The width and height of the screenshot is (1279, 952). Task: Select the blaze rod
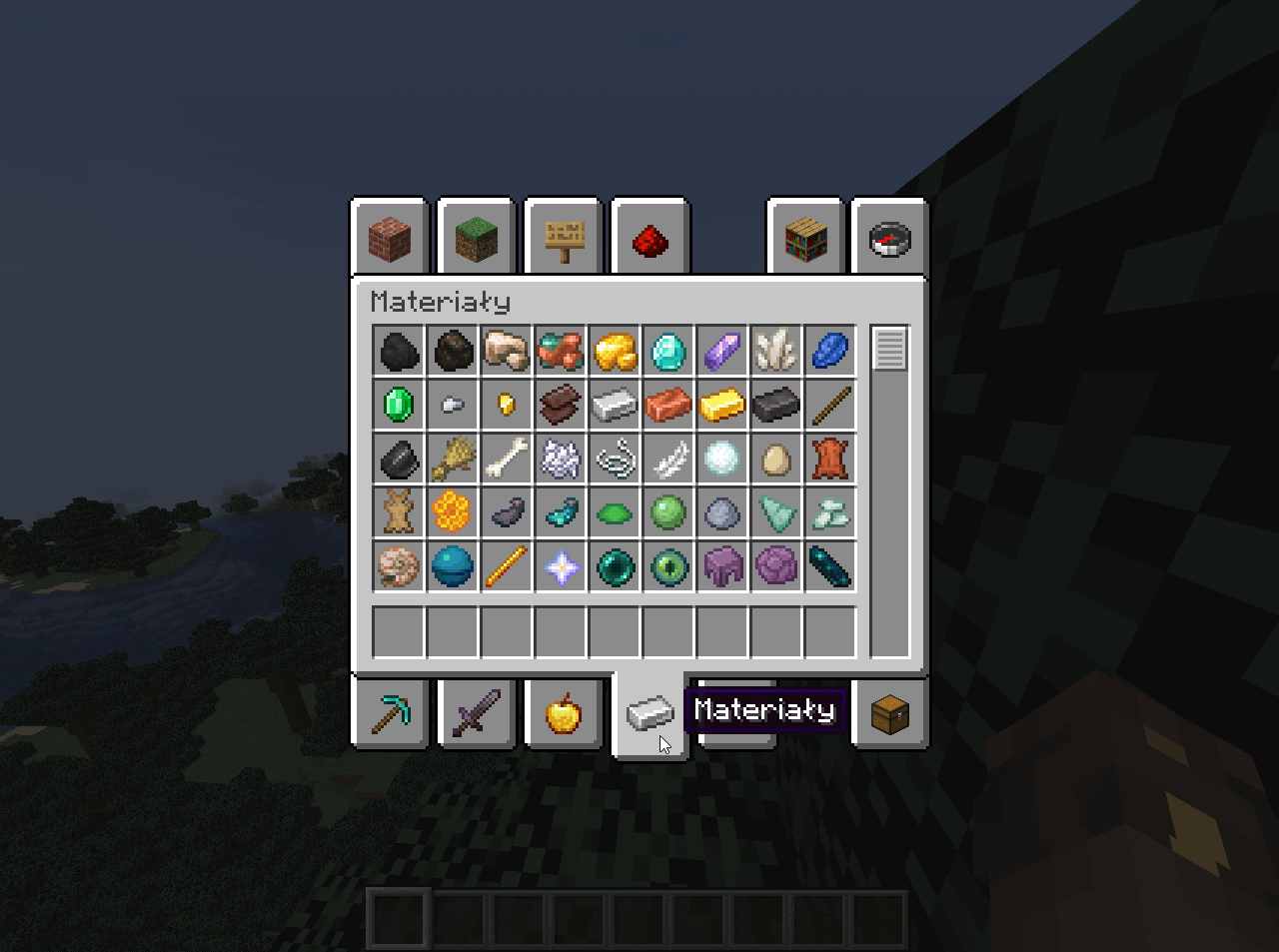(x=507, y=566)
